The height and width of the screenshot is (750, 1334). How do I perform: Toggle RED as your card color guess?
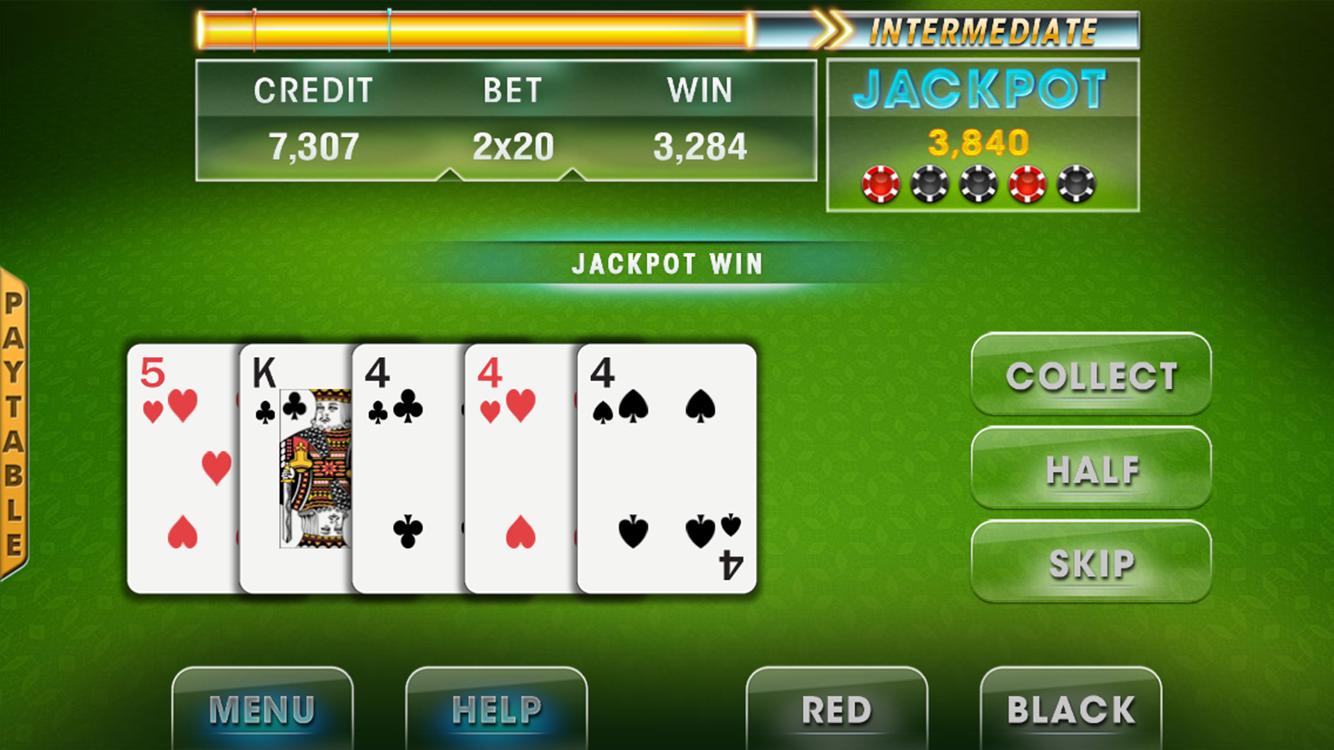click(838, 710)
